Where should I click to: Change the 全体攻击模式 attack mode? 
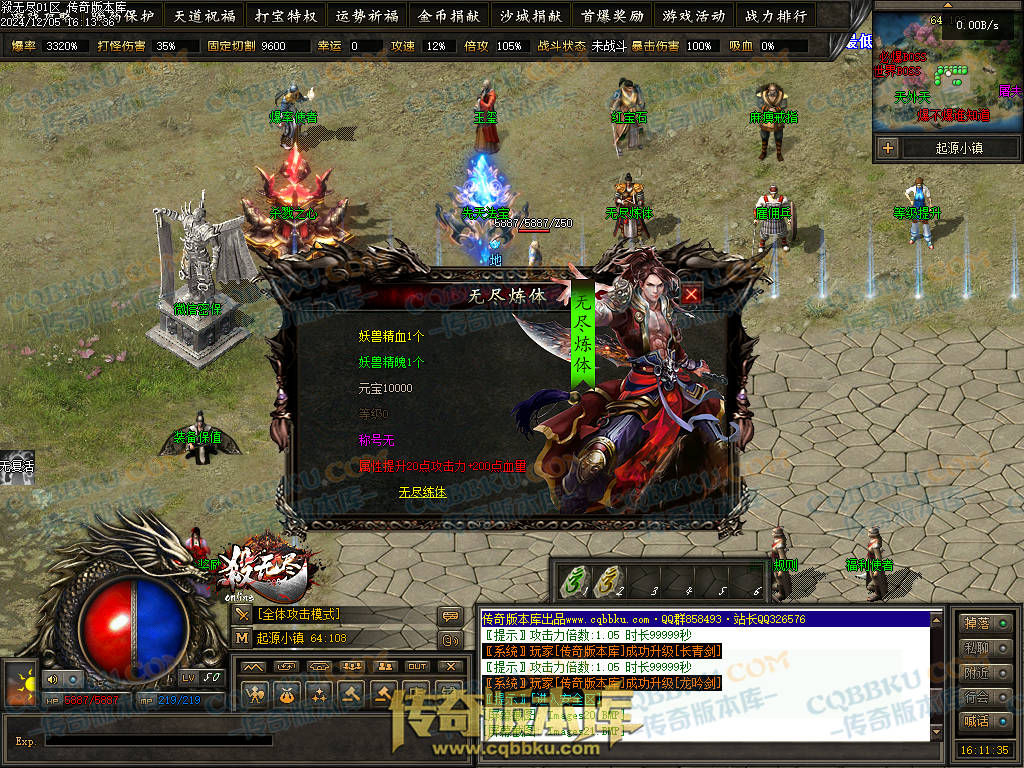pos(300,614)
